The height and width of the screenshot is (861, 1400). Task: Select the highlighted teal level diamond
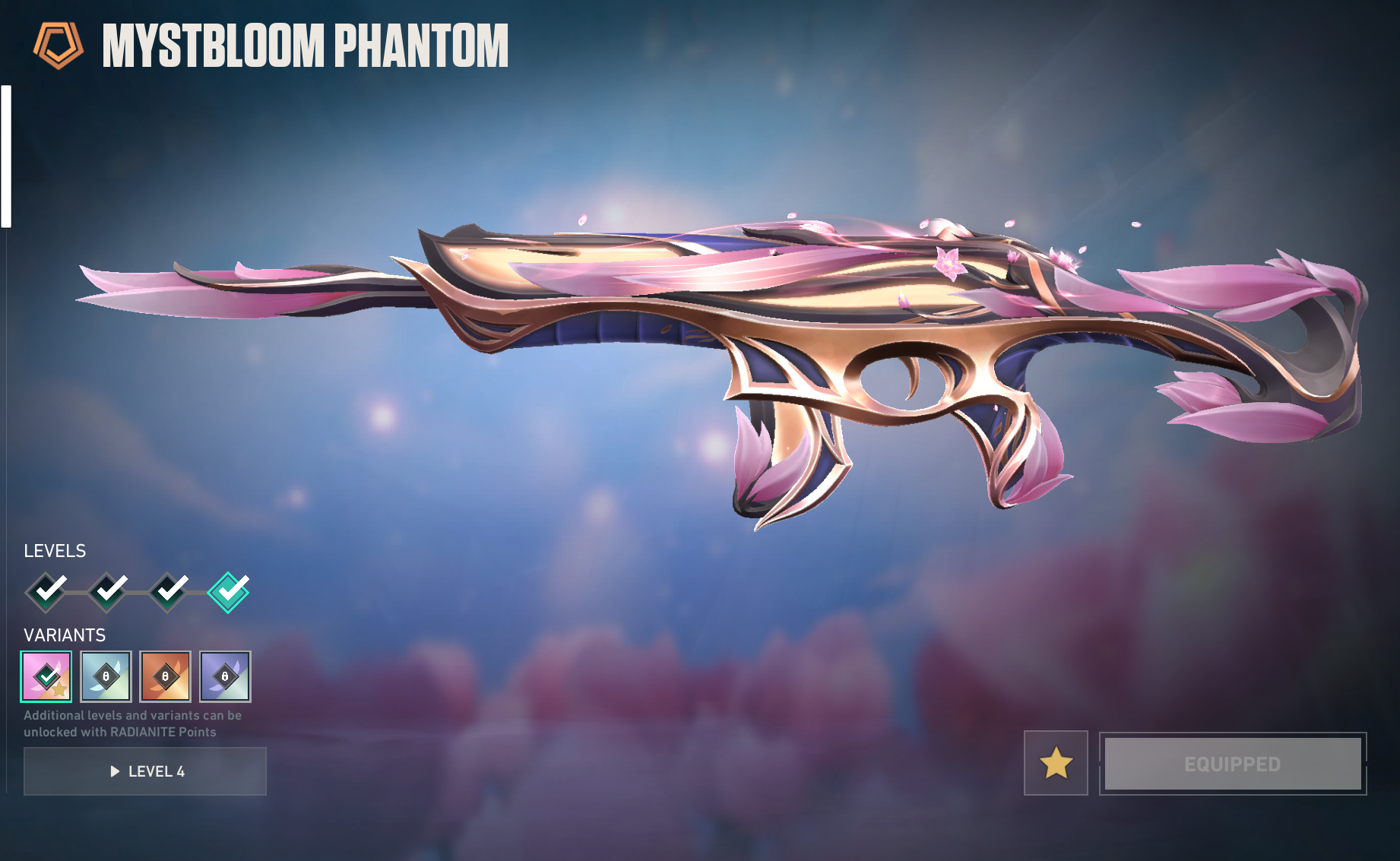(228, 592)
